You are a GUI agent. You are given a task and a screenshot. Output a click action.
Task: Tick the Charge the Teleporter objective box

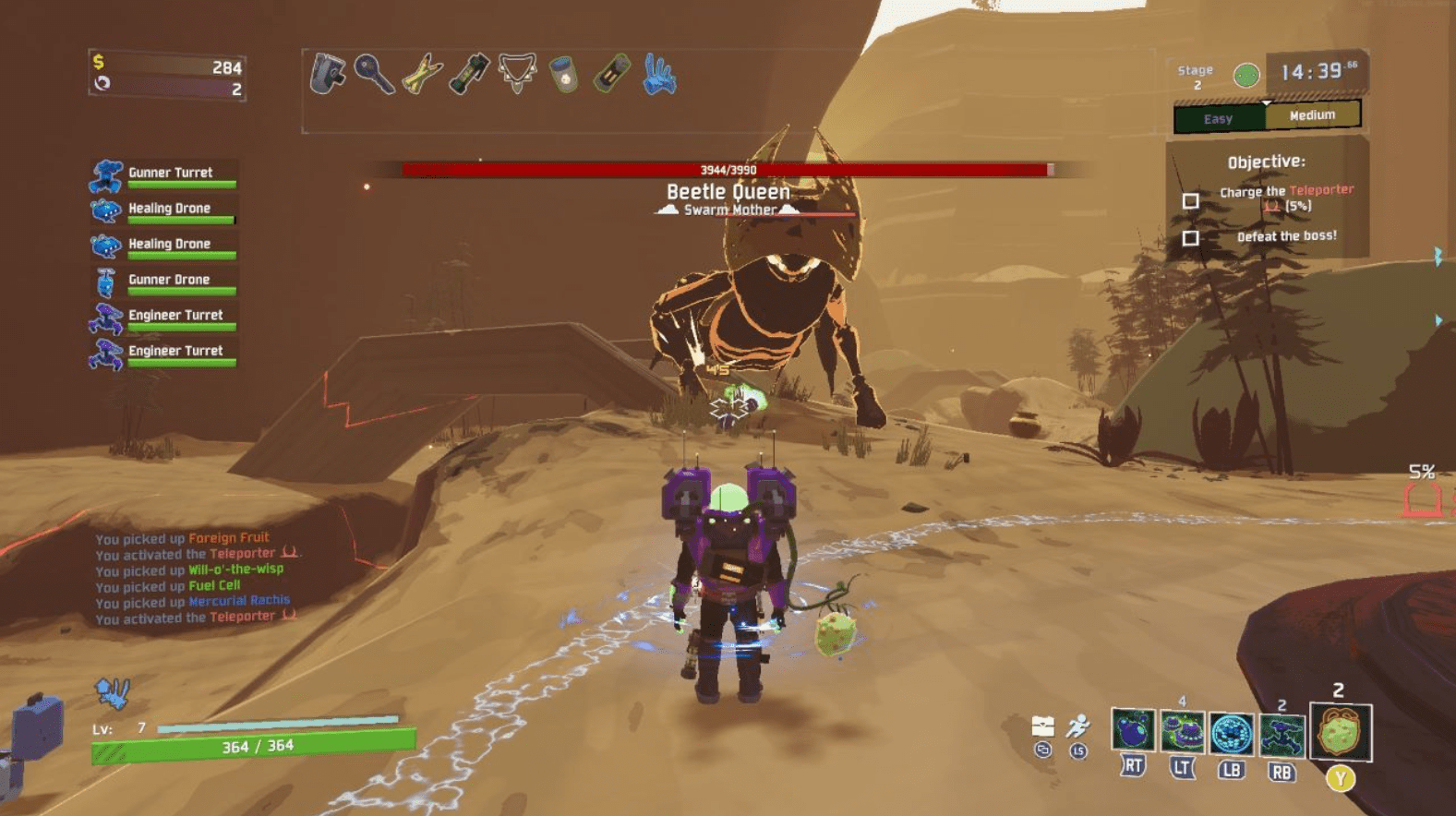(x=1191, y=200)
